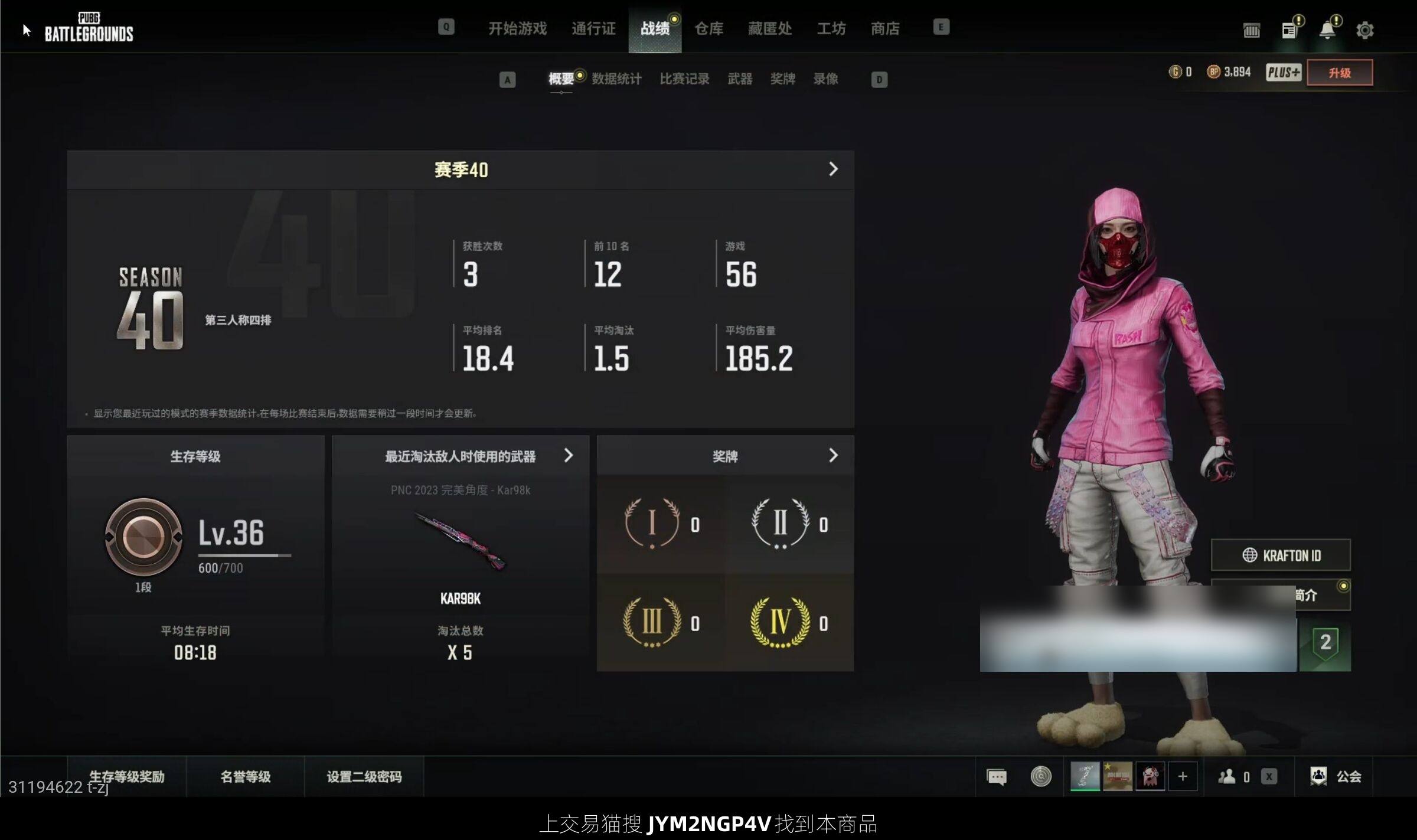Open the 录像 replays sub-tab

tap(825, 79)
